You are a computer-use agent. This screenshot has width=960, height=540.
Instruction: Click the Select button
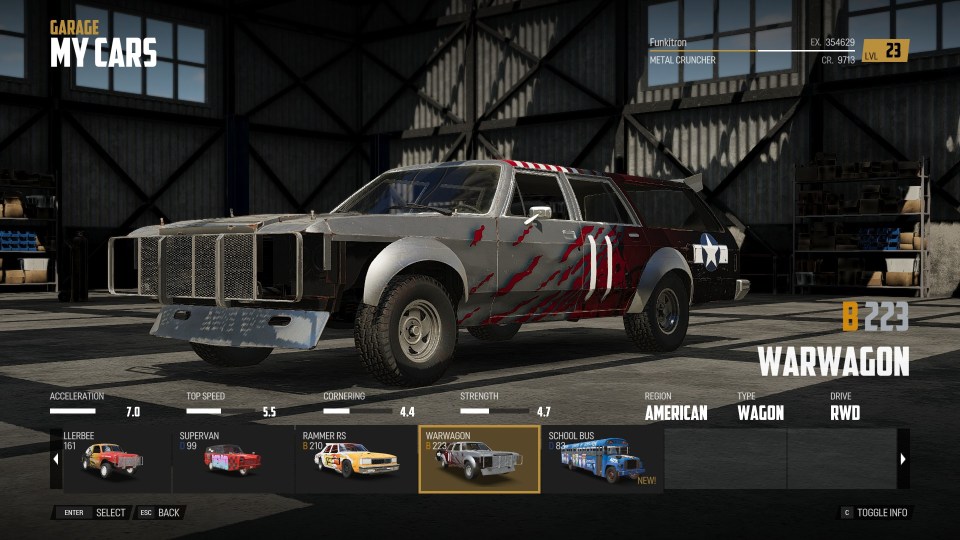click(x=93, y=513)
